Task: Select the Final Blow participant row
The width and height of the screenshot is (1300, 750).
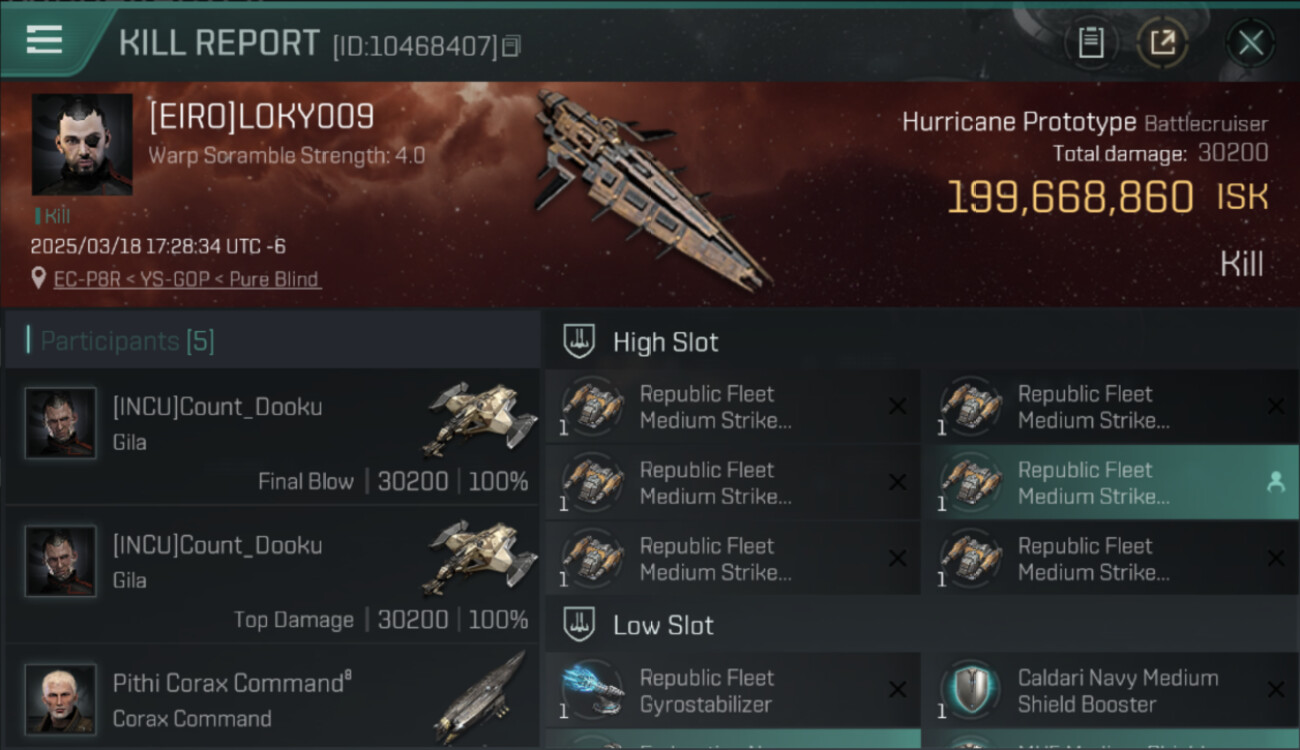Action: pyautogui.click(x=272, y=436)
